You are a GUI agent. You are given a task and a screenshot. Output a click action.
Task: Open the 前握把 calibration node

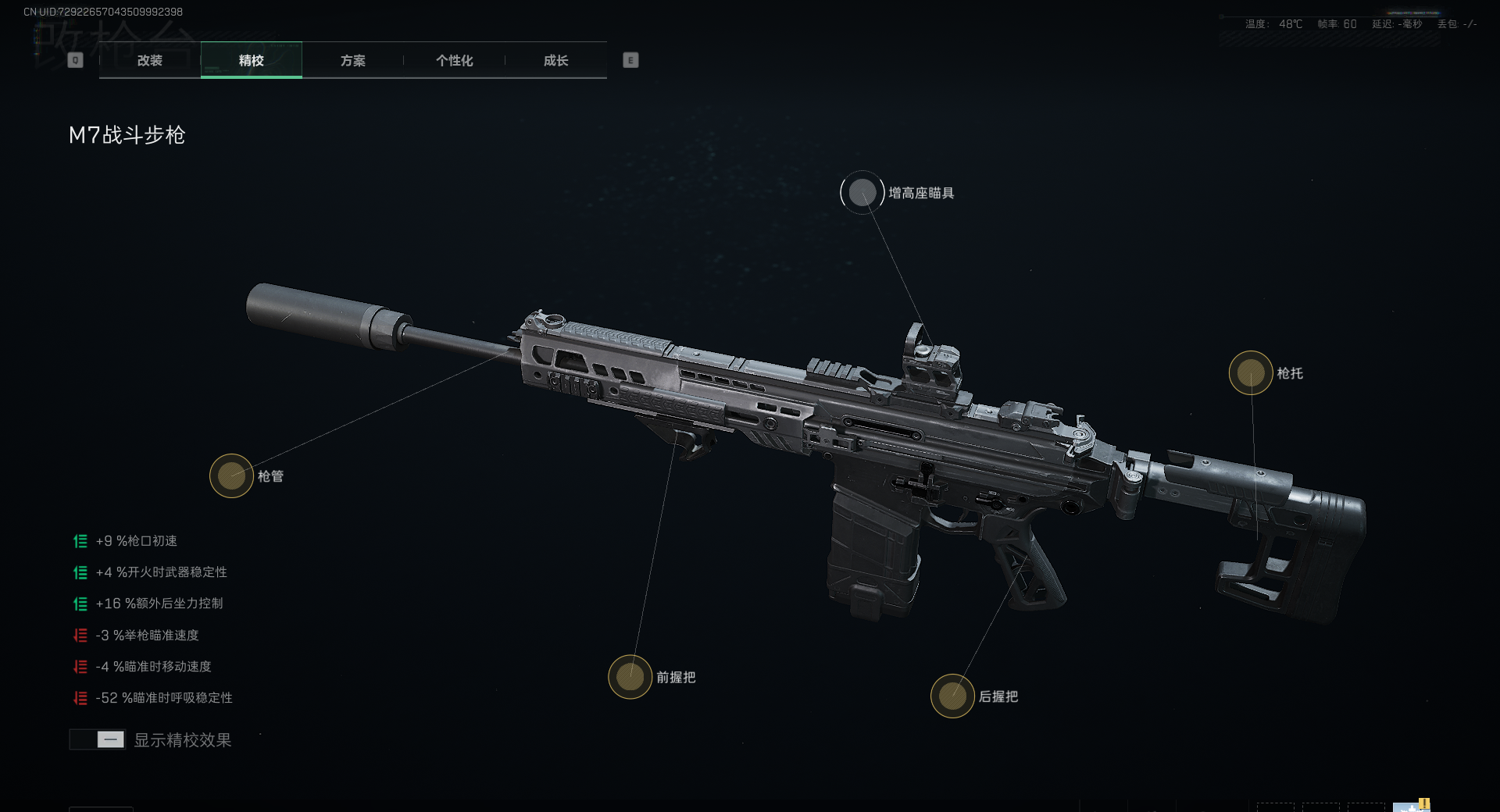[630, 677]
